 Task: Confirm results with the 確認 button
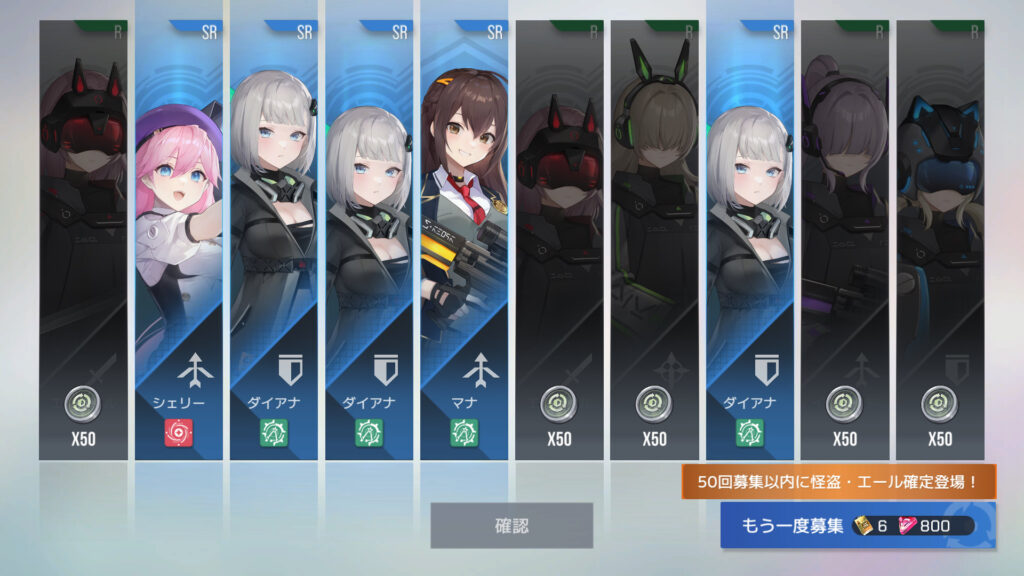[x=511, y=525]
